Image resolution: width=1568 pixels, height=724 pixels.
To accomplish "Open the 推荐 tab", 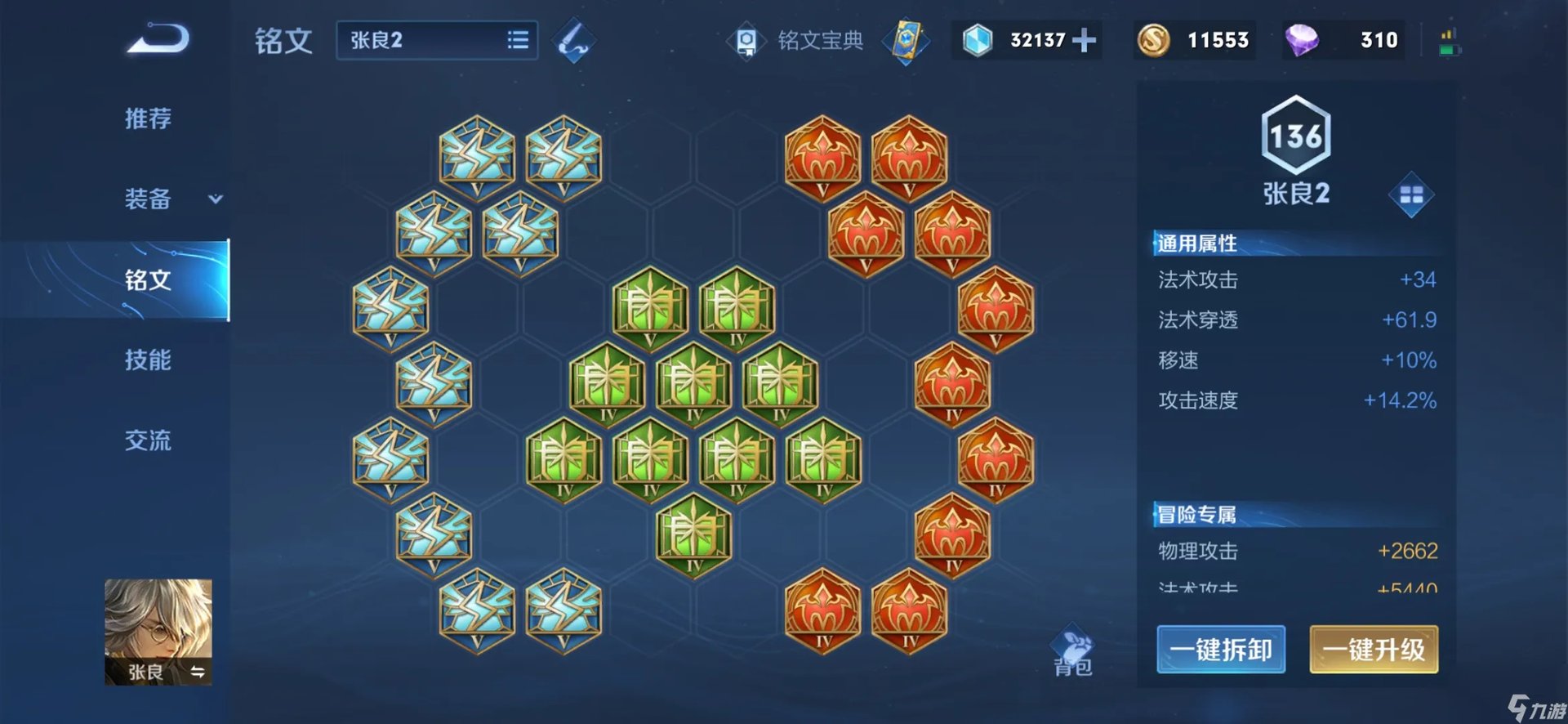I will pos(148,119).
